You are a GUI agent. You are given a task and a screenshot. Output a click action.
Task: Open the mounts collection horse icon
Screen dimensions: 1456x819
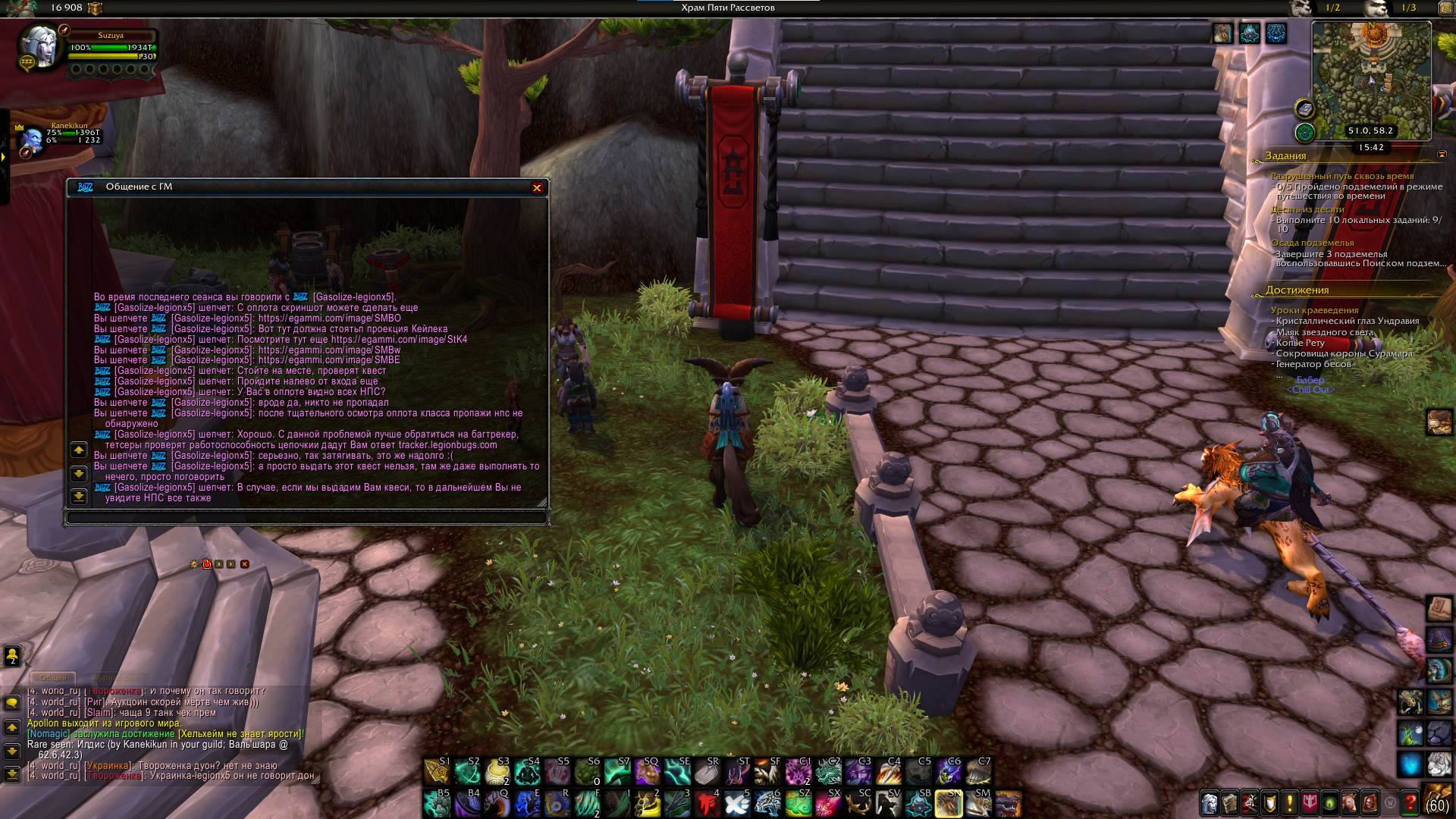[x=1349, y=802]
